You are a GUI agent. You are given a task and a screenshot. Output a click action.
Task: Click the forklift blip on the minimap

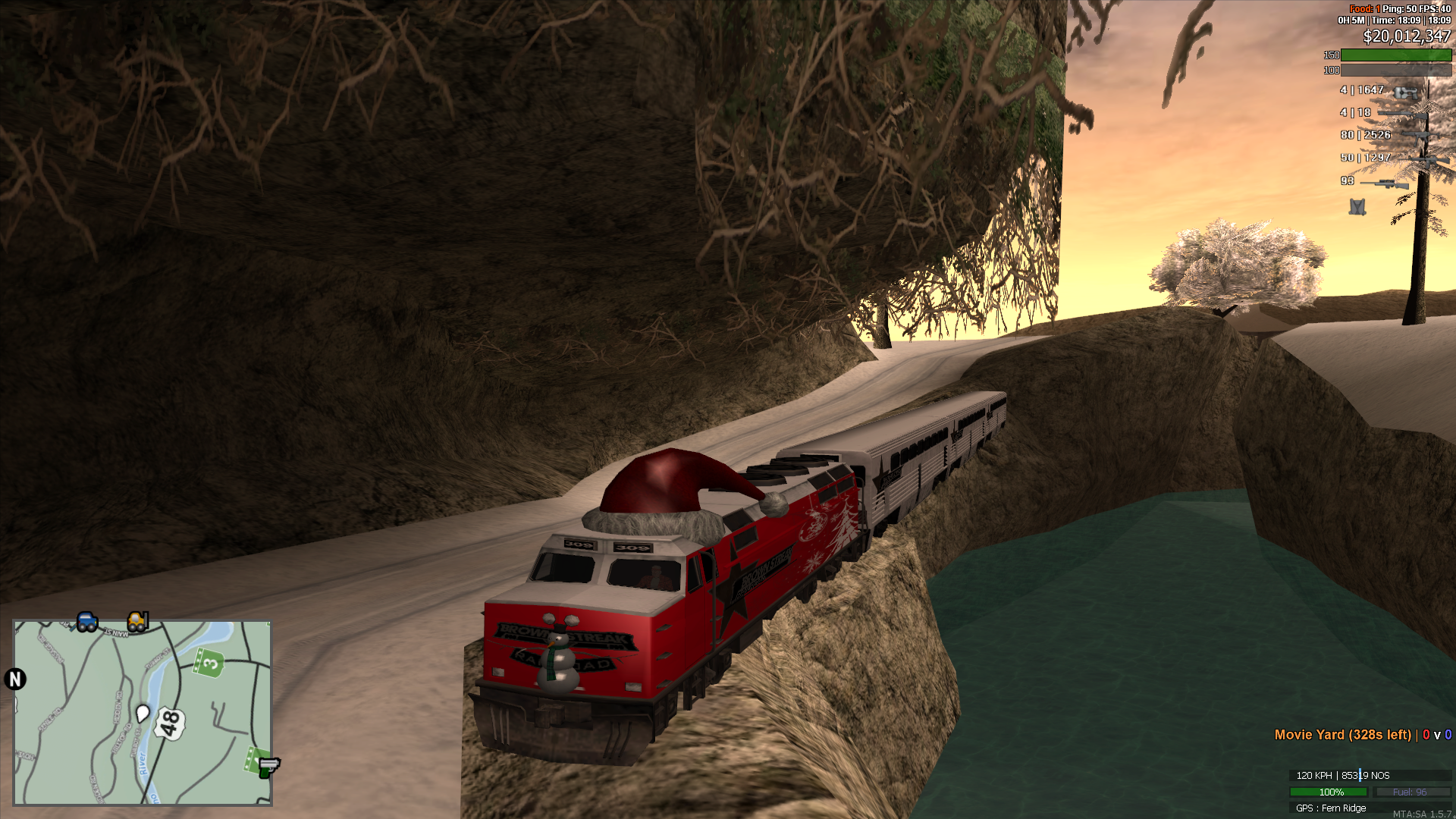(x=136, y=622)
